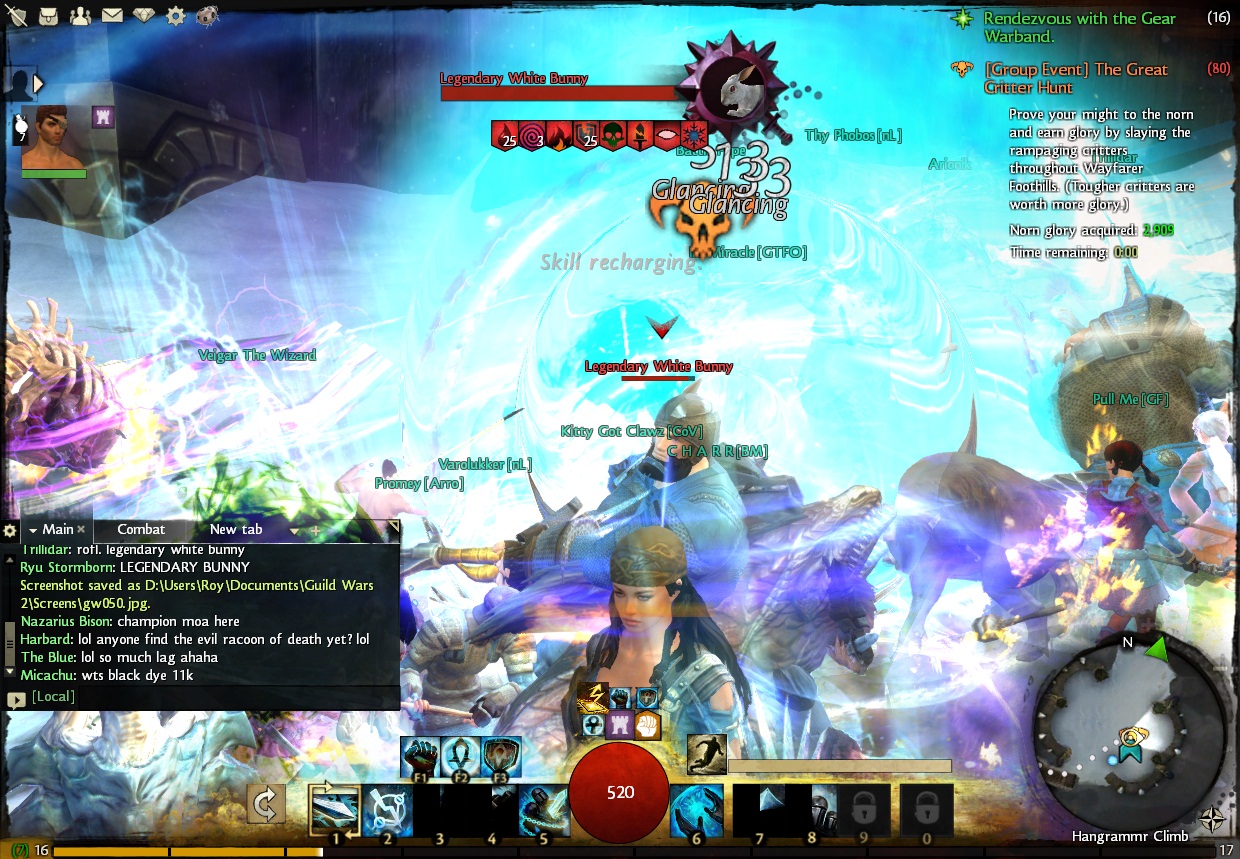Open the mail envelope icon
1240x859 pixels.
111,16
